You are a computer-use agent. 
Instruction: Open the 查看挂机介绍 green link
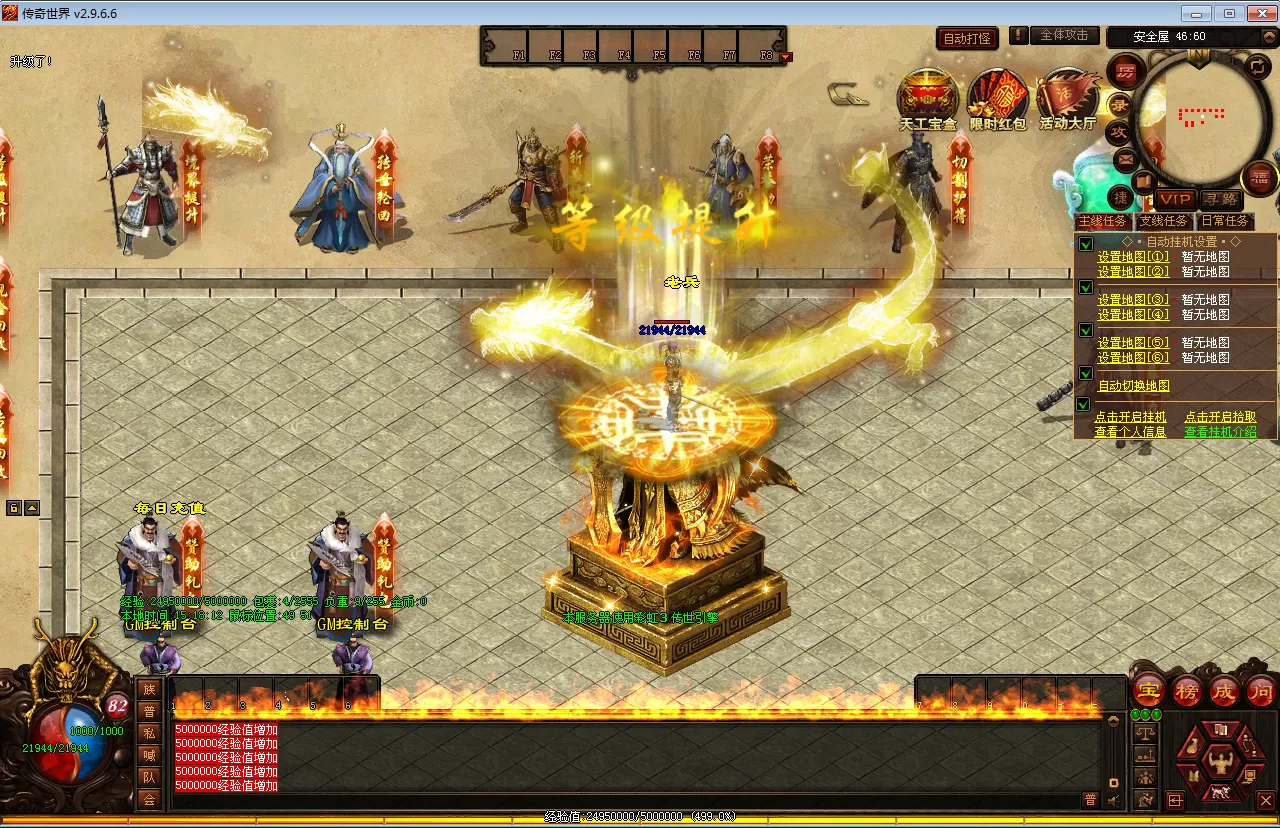point(1219,432)
